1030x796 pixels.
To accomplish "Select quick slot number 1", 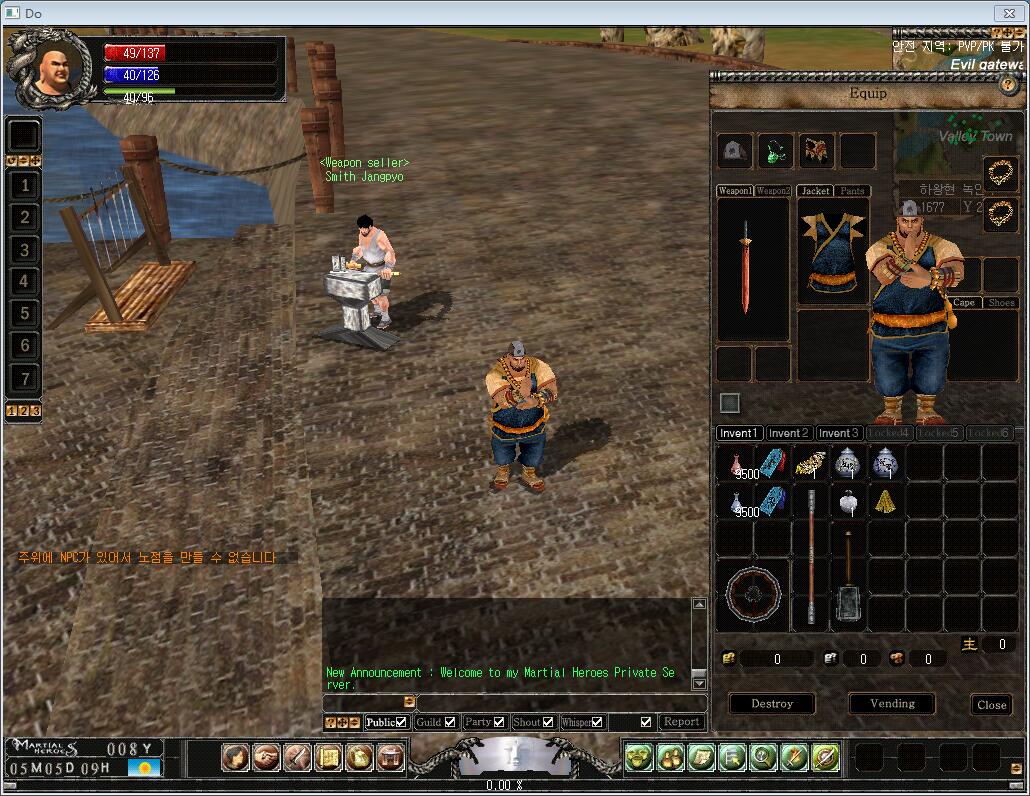I will click(25, 185).
